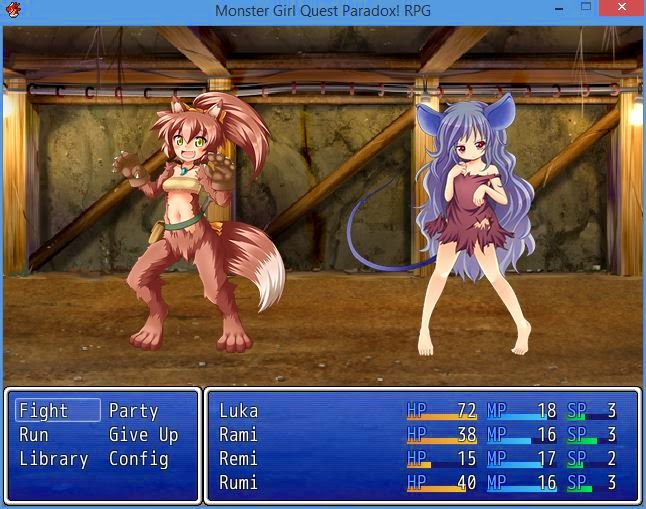Open the Party command
Image resolution: width=646 pixels, height=509 pixels.
(133, 411)
